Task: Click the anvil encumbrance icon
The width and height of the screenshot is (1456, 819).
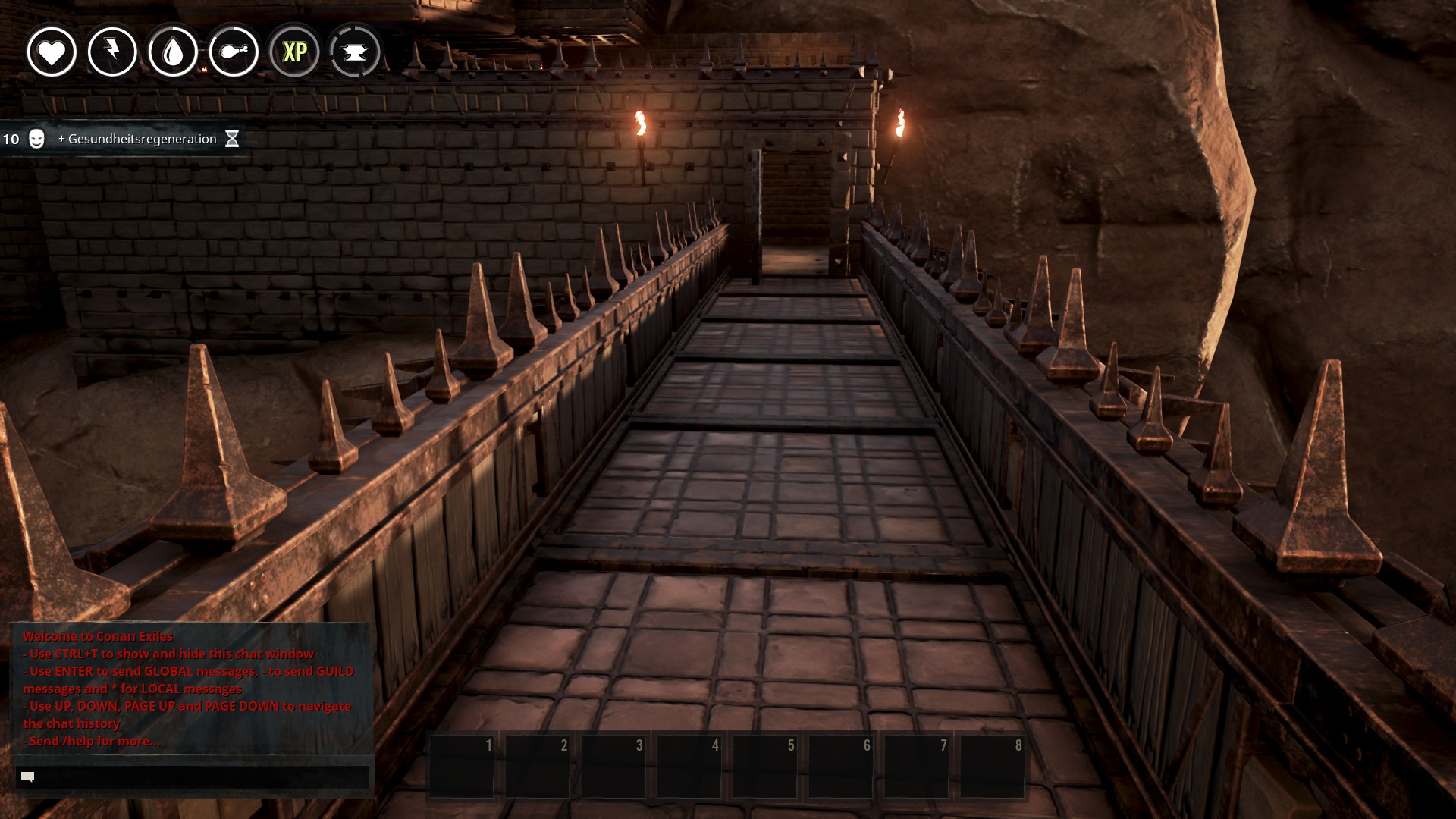Action: (x=355, y=52)
